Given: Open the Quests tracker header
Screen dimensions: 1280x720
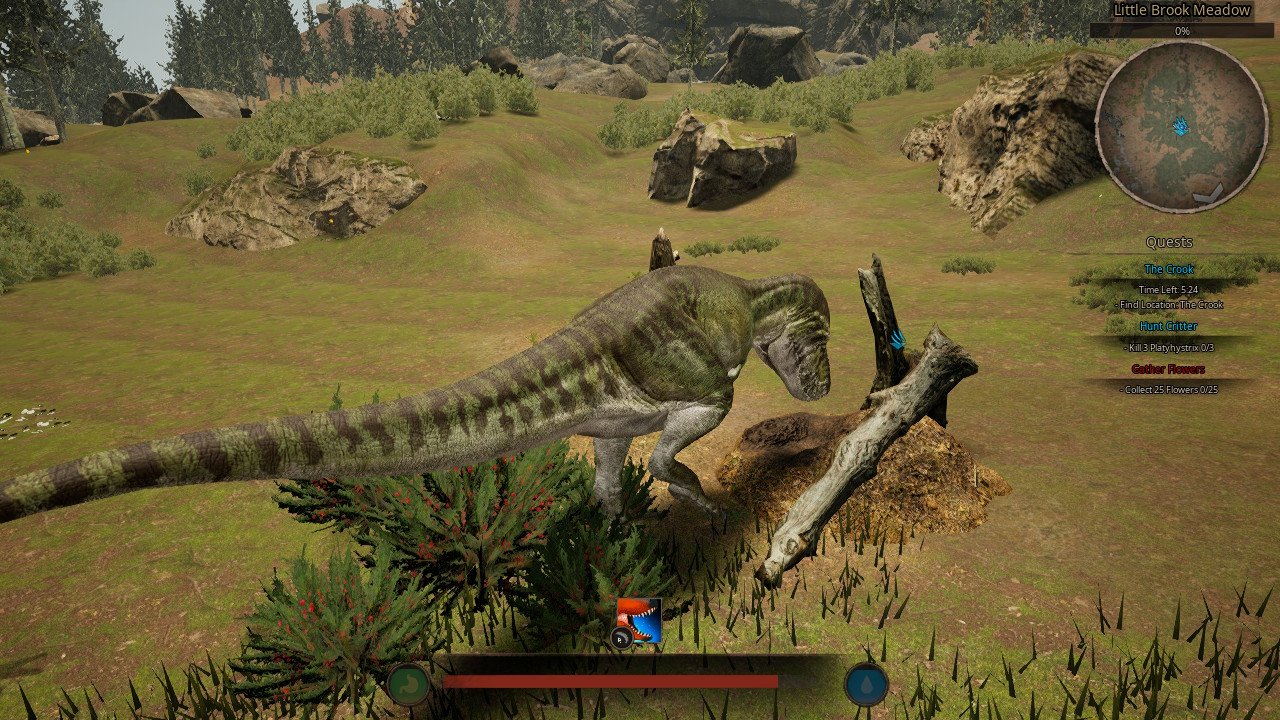Looking at the screenshot, I should tap(1169, 242).
